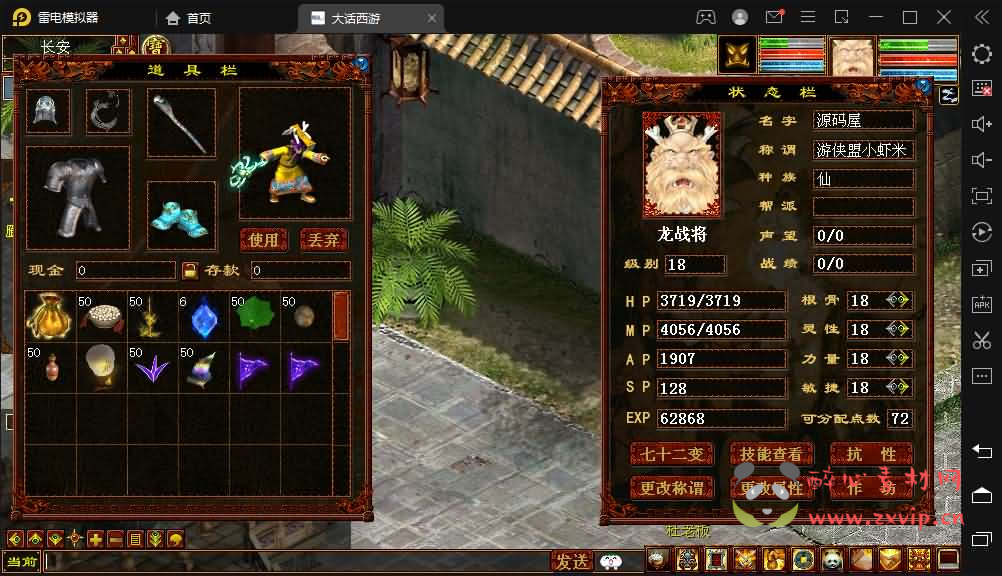Click the 当前 chat channel selector

point(21,561)
